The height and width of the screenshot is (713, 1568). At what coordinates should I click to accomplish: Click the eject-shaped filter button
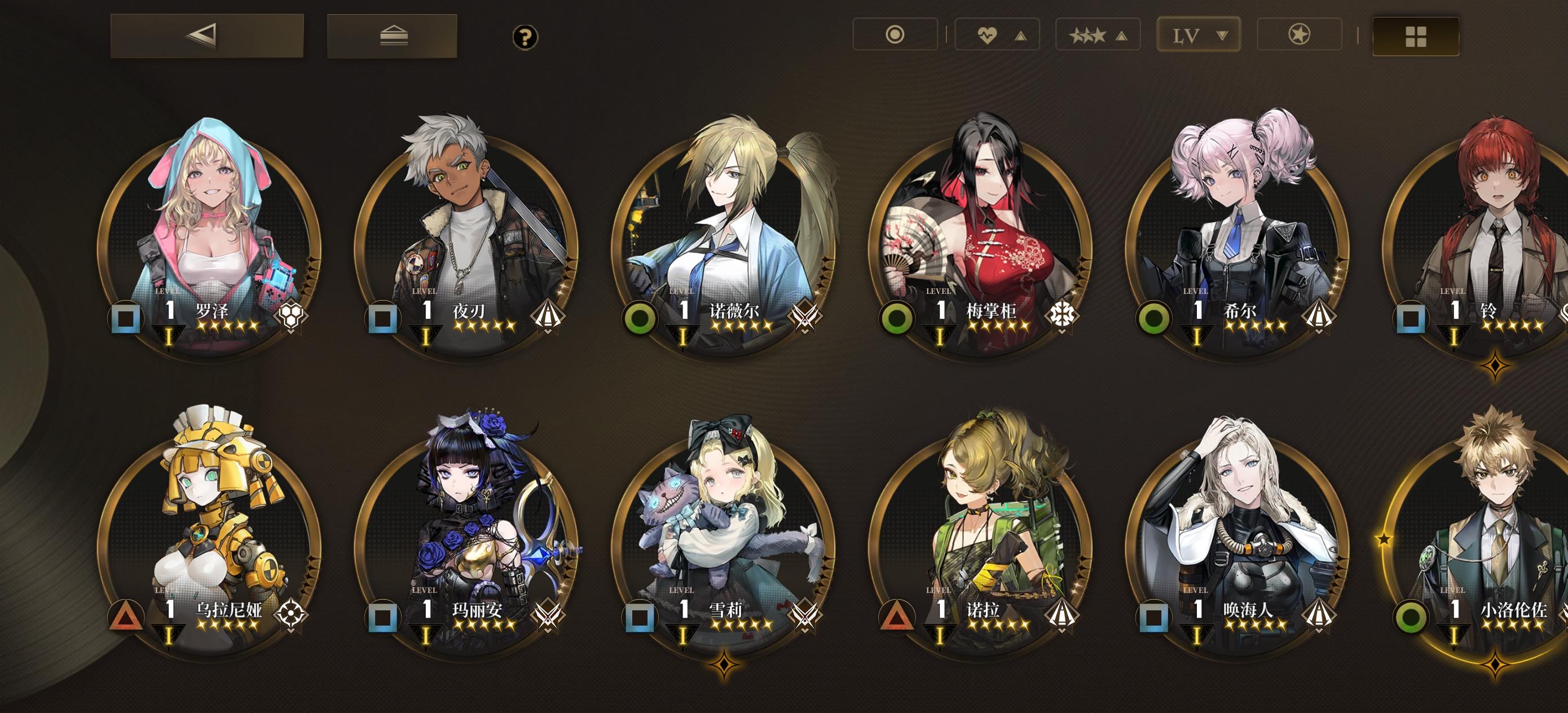tap(395, 36)
